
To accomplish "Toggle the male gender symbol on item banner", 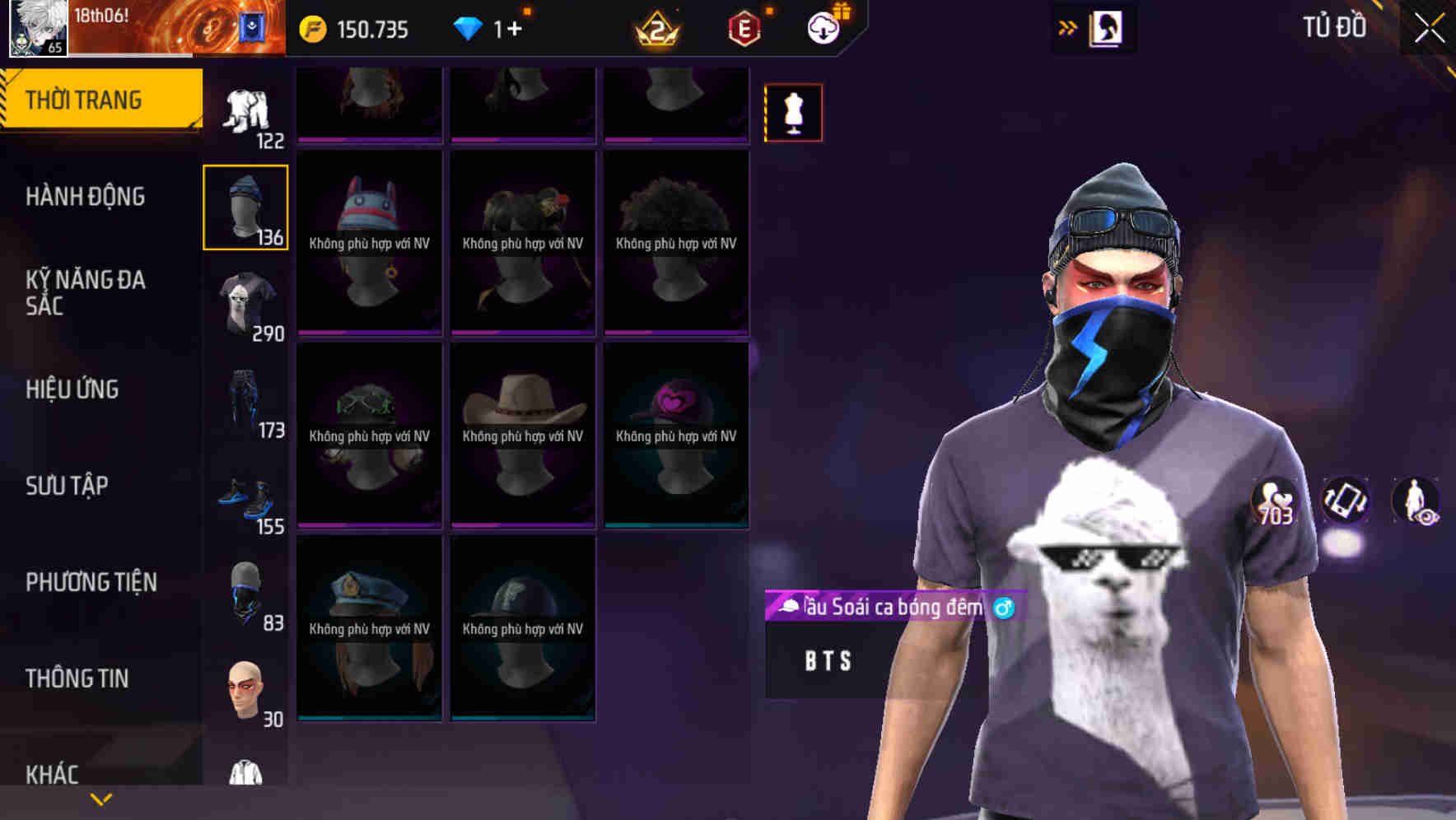I will click(1003, 609).
